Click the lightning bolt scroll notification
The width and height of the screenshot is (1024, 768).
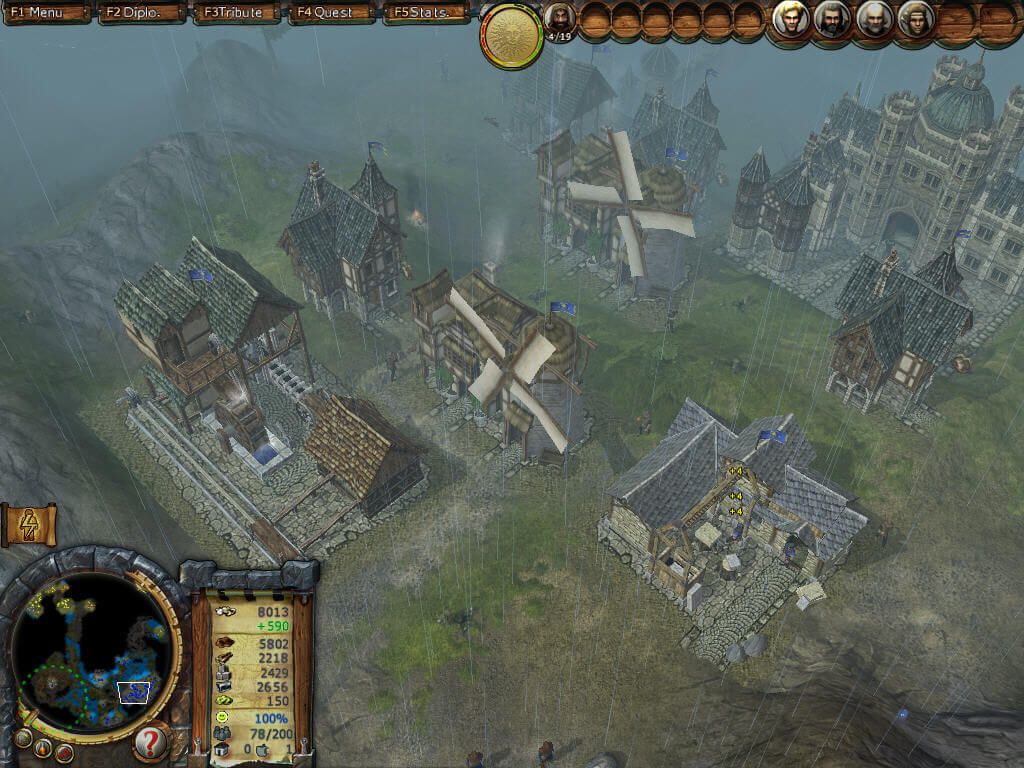[28, 525]
